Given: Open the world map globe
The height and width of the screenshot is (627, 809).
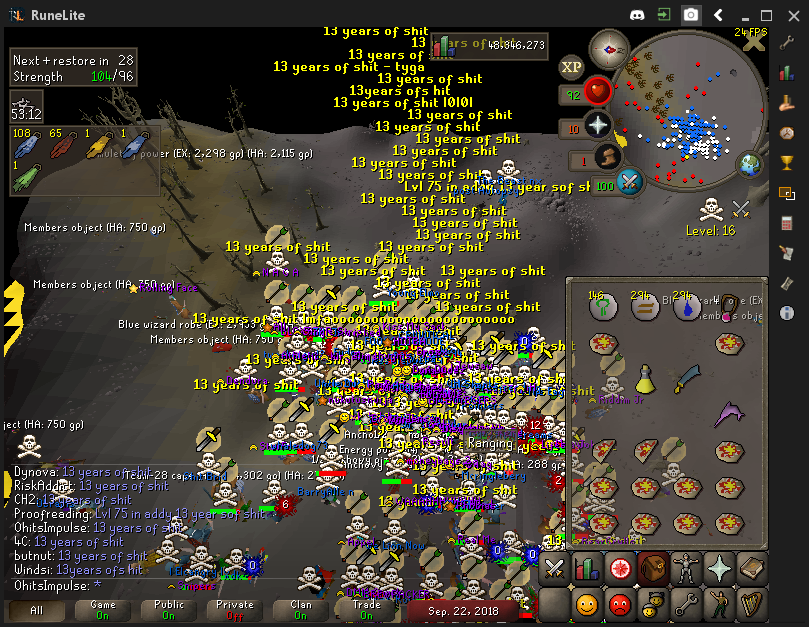Looking at the screenshot, I should 750,164.
